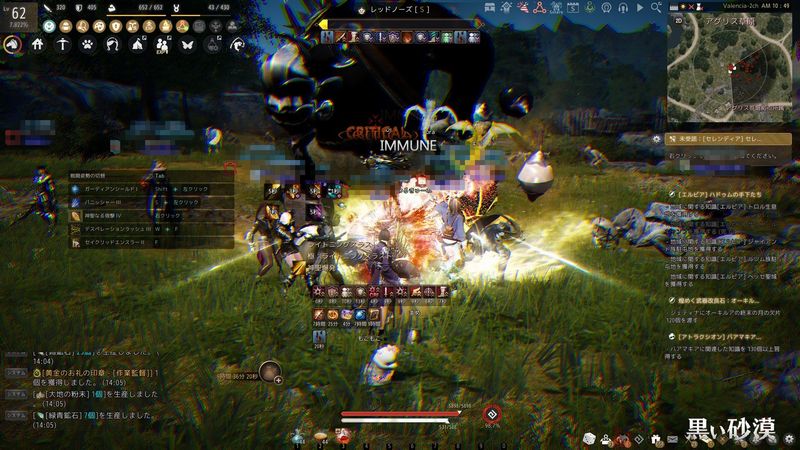Open the quest tracker gear settings
The height and width of the screenshot is (450, 800).
click(656, 140)
